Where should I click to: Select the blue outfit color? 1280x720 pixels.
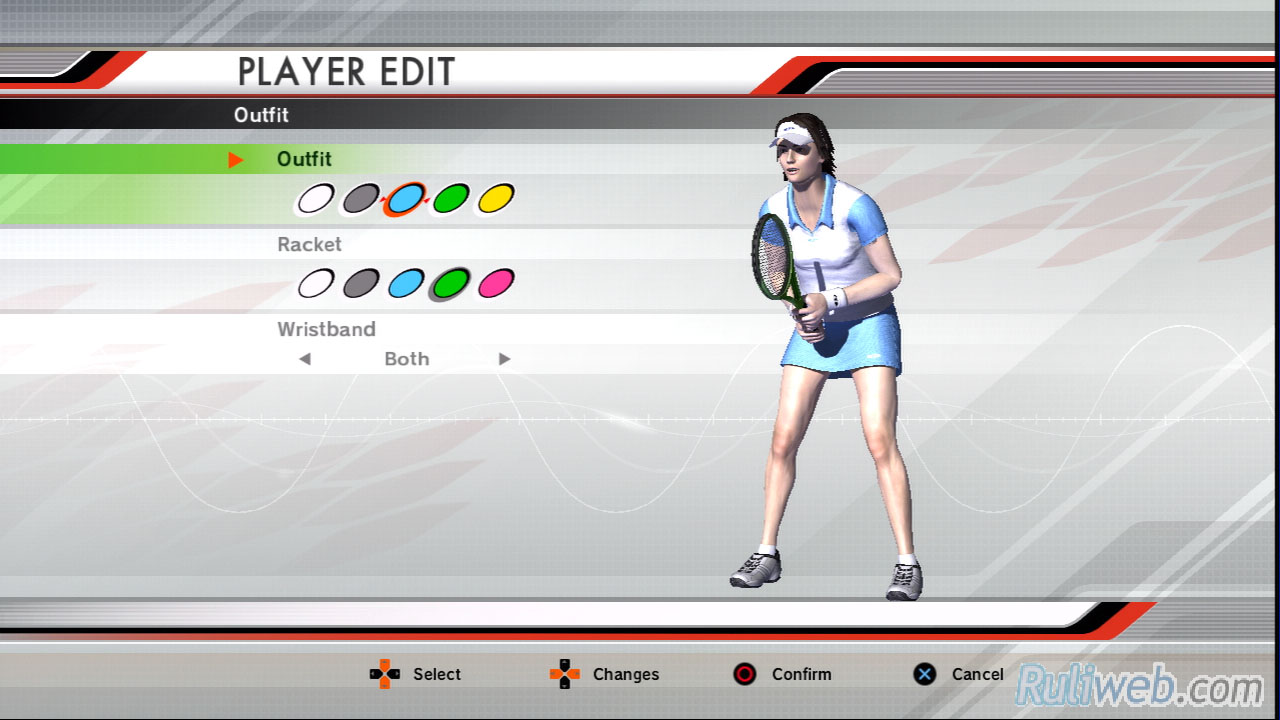[405, 199]
